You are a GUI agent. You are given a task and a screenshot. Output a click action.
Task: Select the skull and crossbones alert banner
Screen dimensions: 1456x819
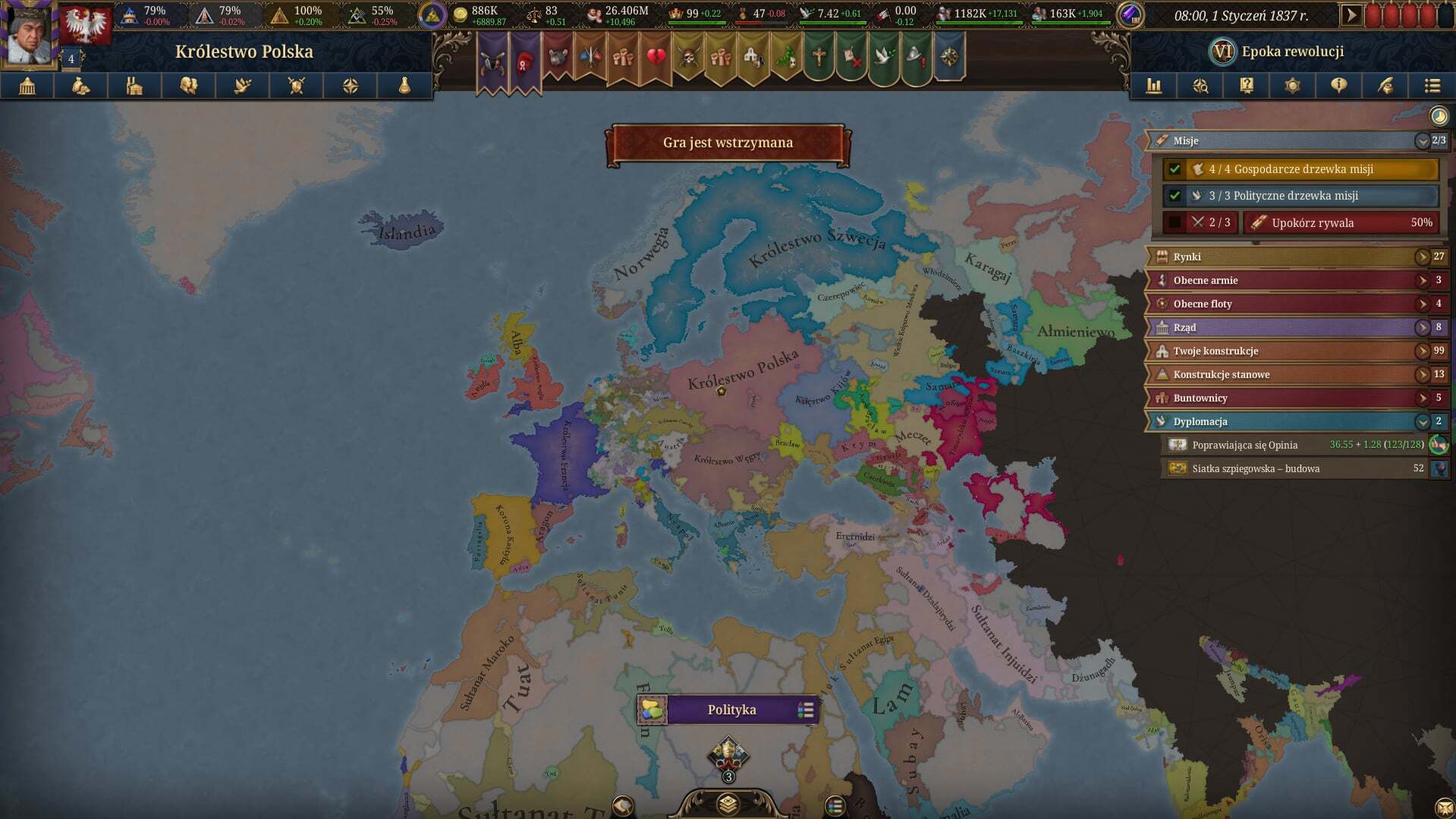(x=689, y=58)
